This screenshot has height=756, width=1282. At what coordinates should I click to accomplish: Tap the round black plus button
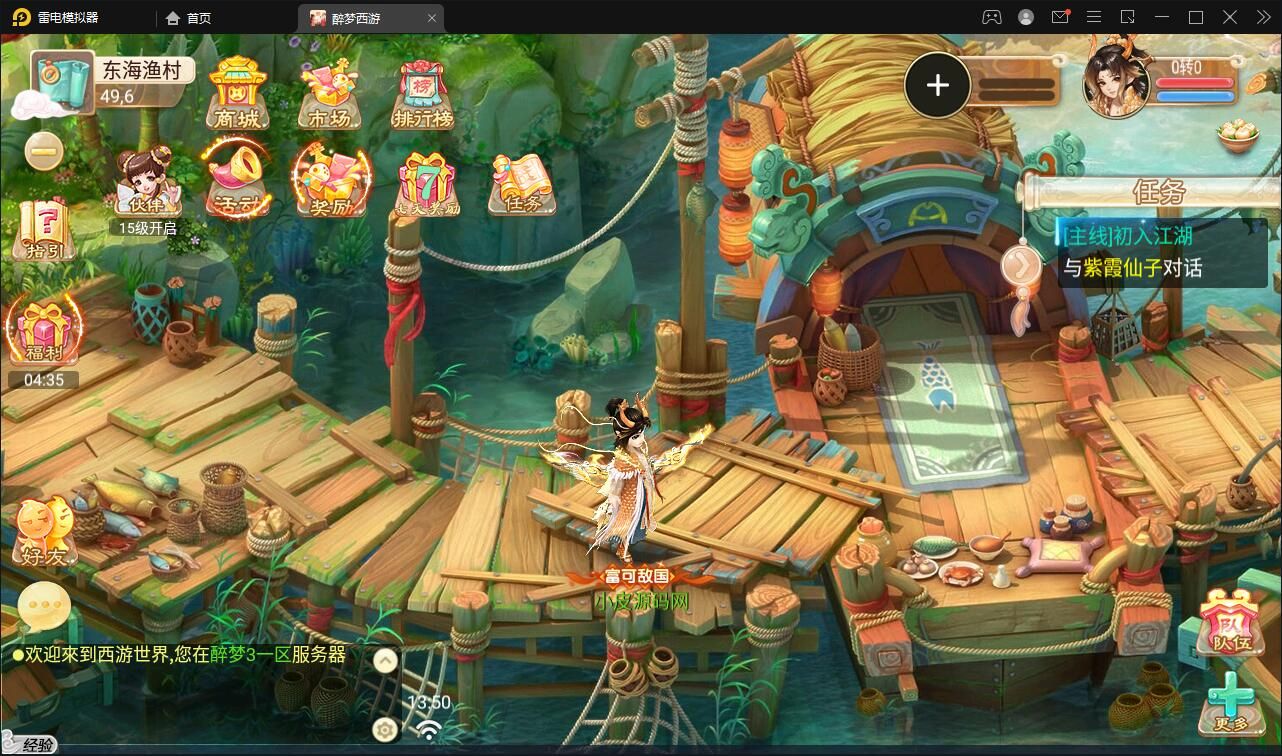point(937,86)
